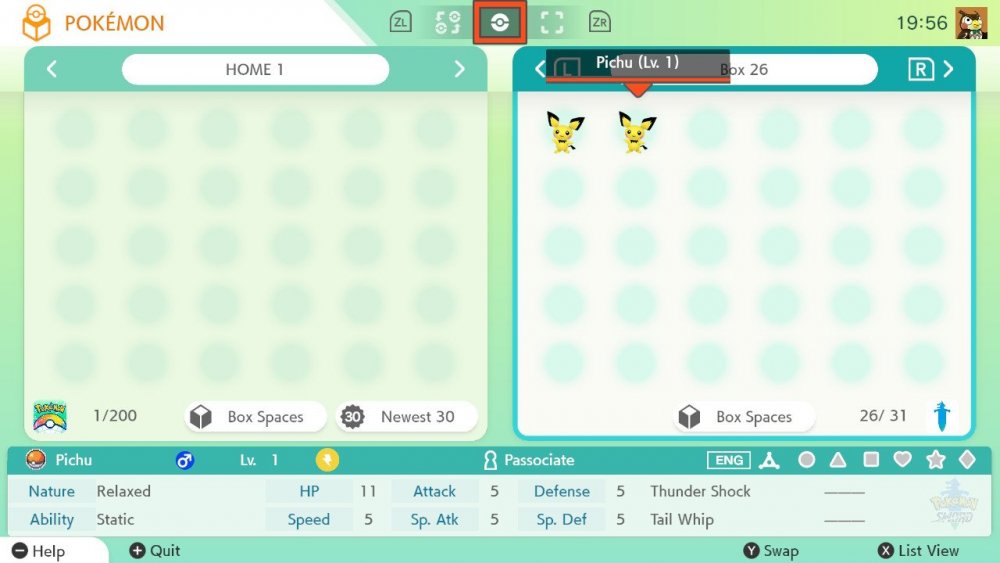Open the user profile avatar
The height and width of the screenshot is (563, 1000).
coord(971,22)
